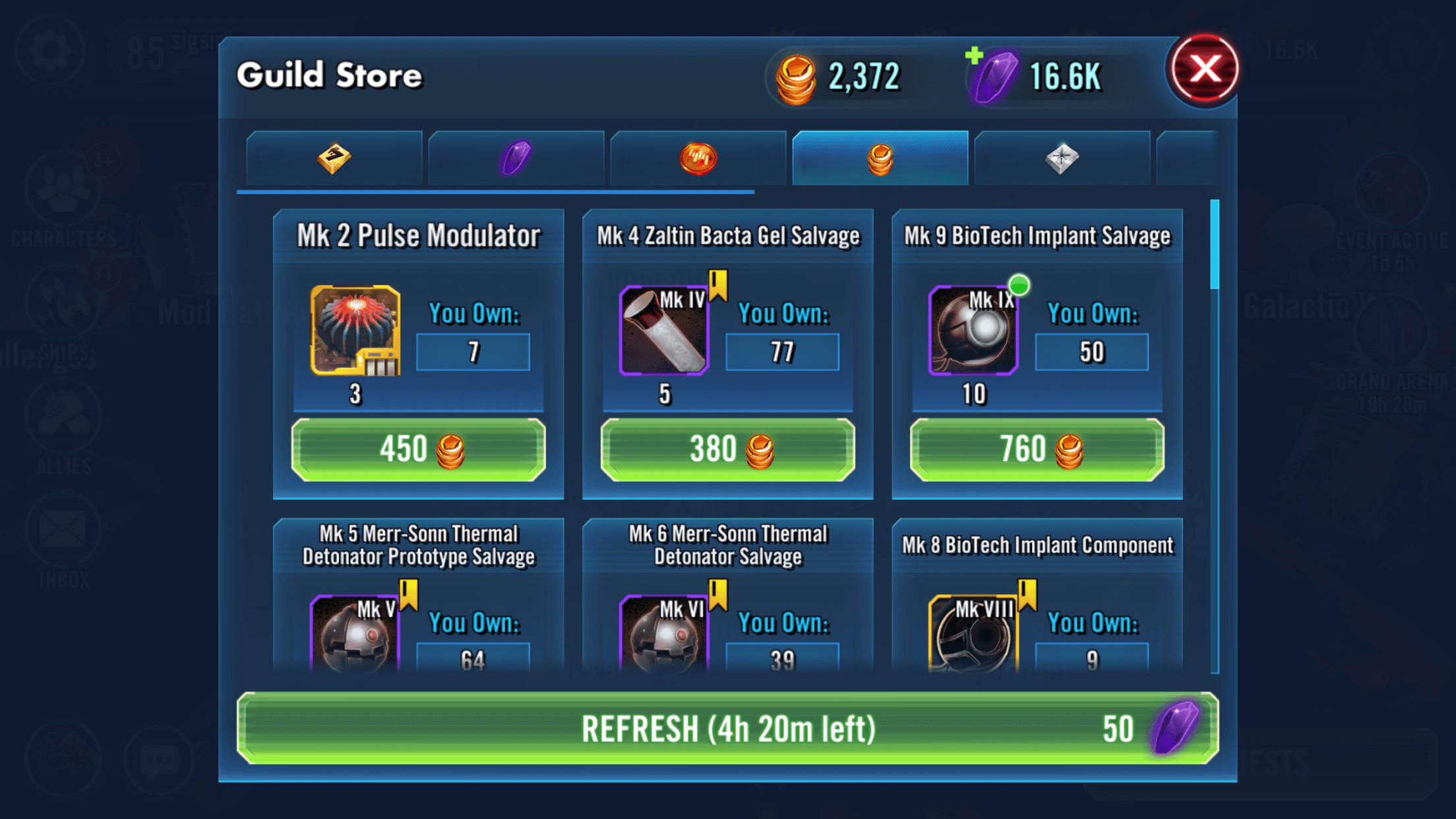1456x819 pixels.
Task: Purchase Mk 4 Zaltin Bacta Gel Salvage
Action: [x=727, y=450]
